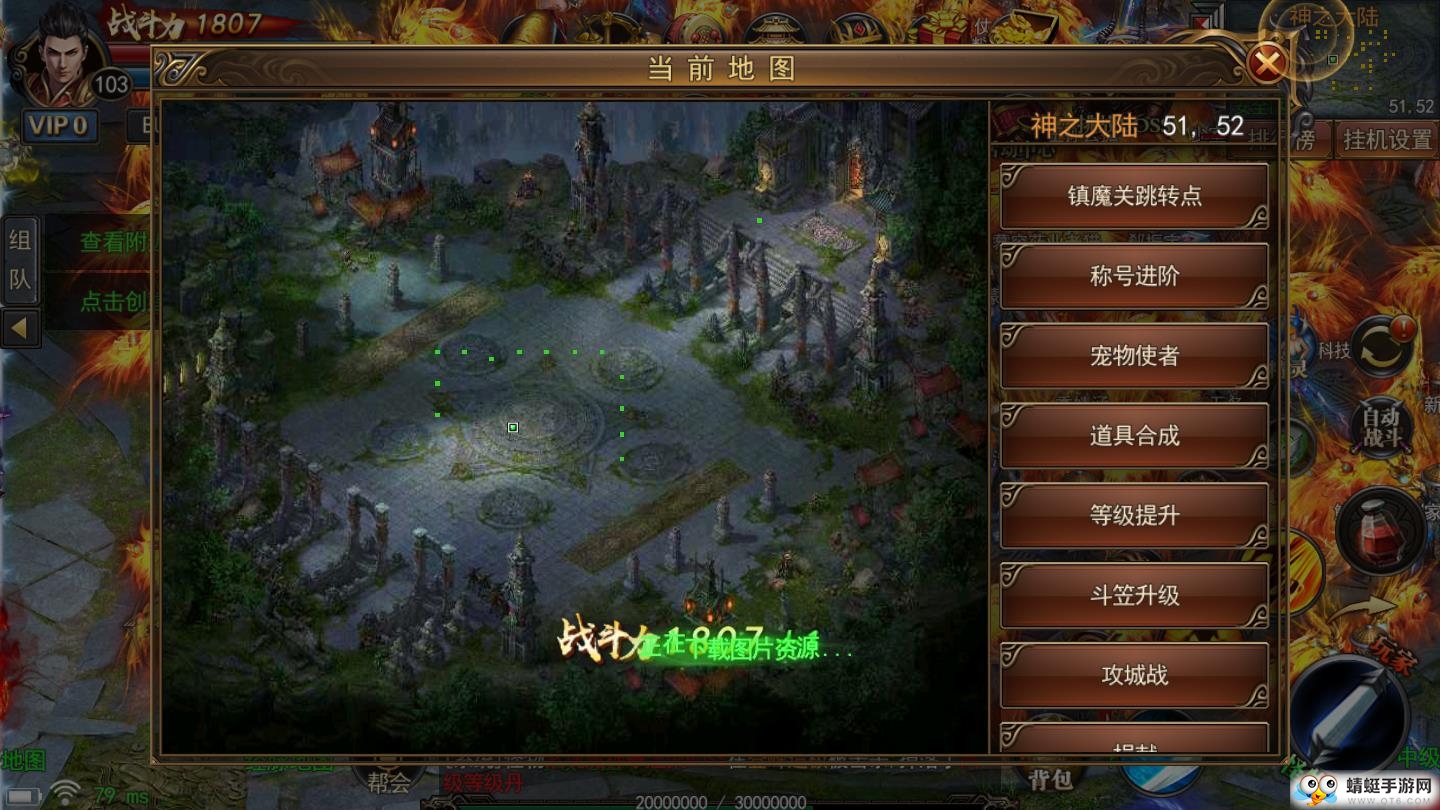This screenshot has width=1440, height=810.
Task: Click the 镇魔关跳转点 teleport button
Action: [1133, 197]
